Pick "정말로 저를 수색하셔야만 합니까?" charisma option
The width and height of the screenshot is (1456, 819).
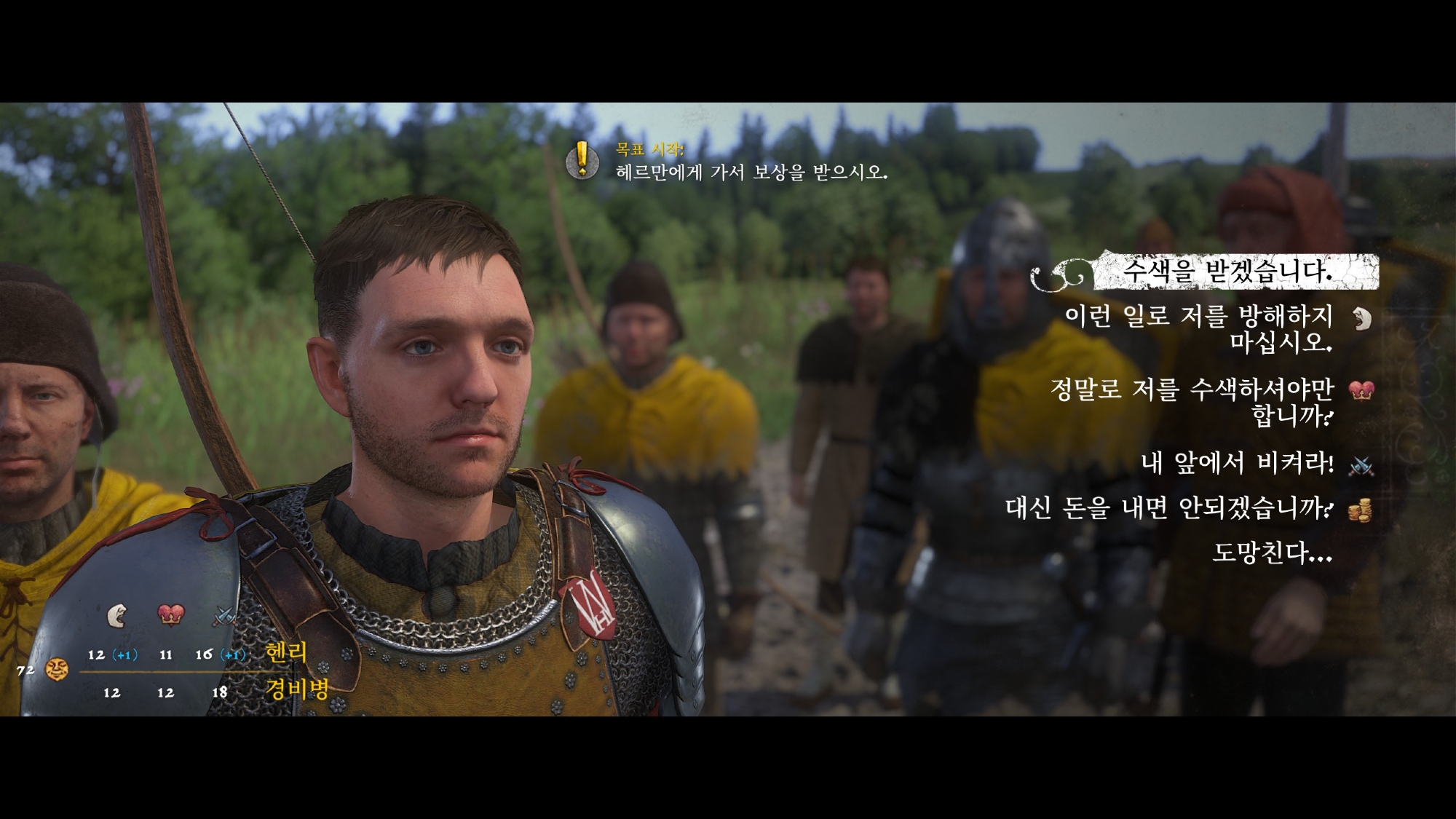click(x=1192, y=402)
